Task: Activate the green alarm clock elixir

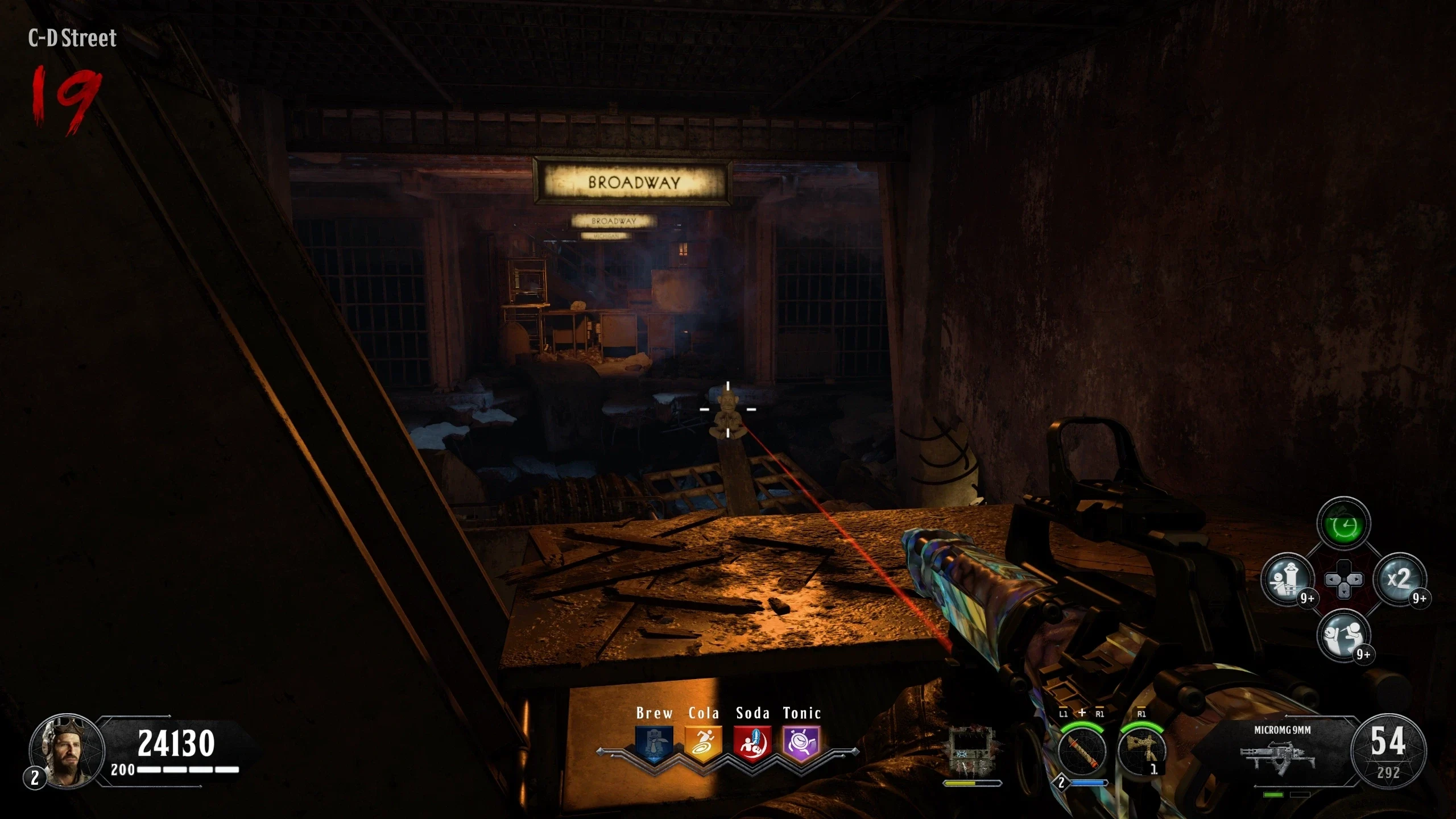Action: pyautogui.click(x=1343, y=525)
